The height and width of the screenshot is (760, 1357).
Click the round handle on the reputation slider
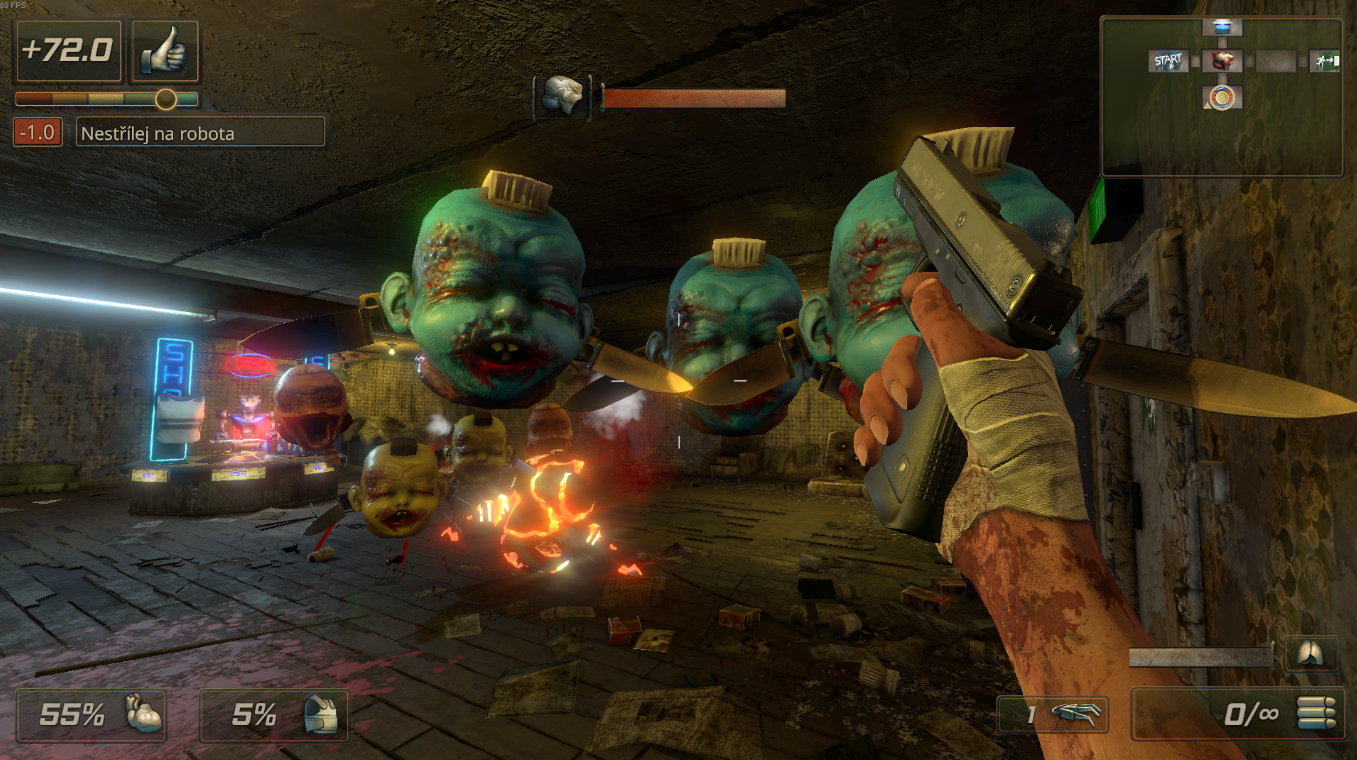166,98
